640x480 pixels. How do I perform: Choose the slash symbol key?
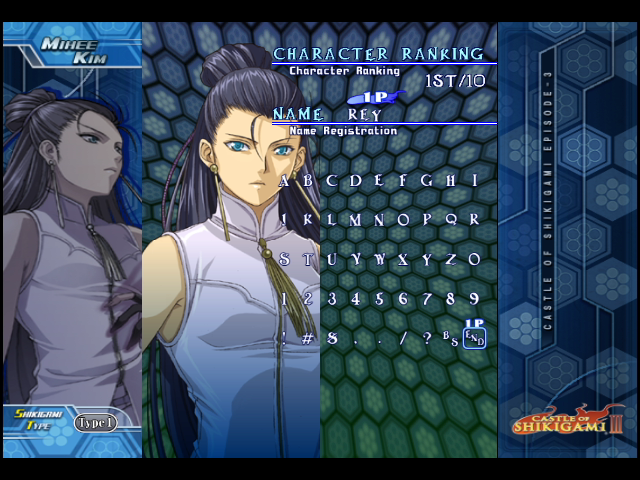click(x=404, y=338)
